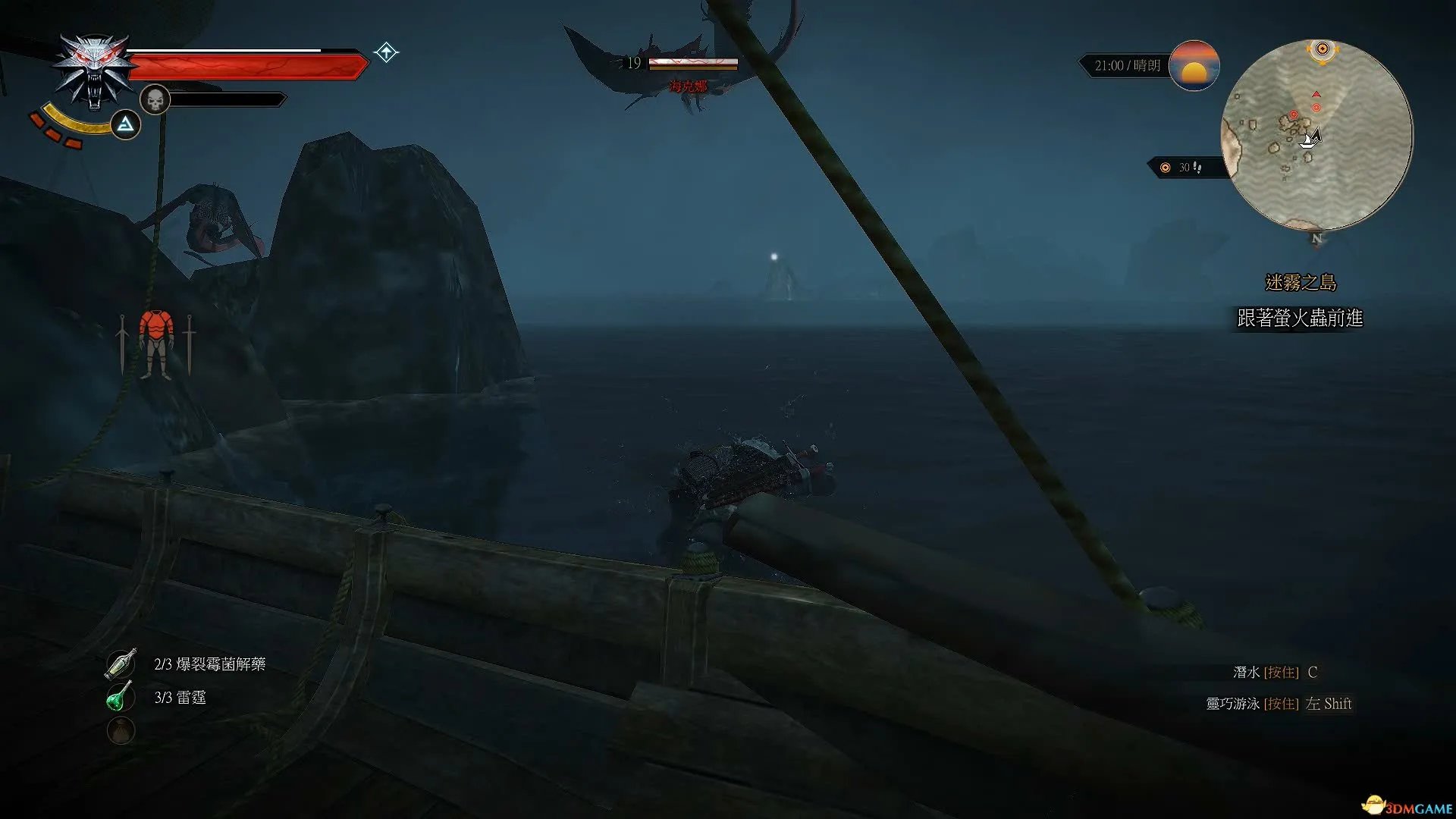Select the 迷霧之島 quest title
The image size is (1456, 819).
pyautogui.click(x=1301, y=283)
